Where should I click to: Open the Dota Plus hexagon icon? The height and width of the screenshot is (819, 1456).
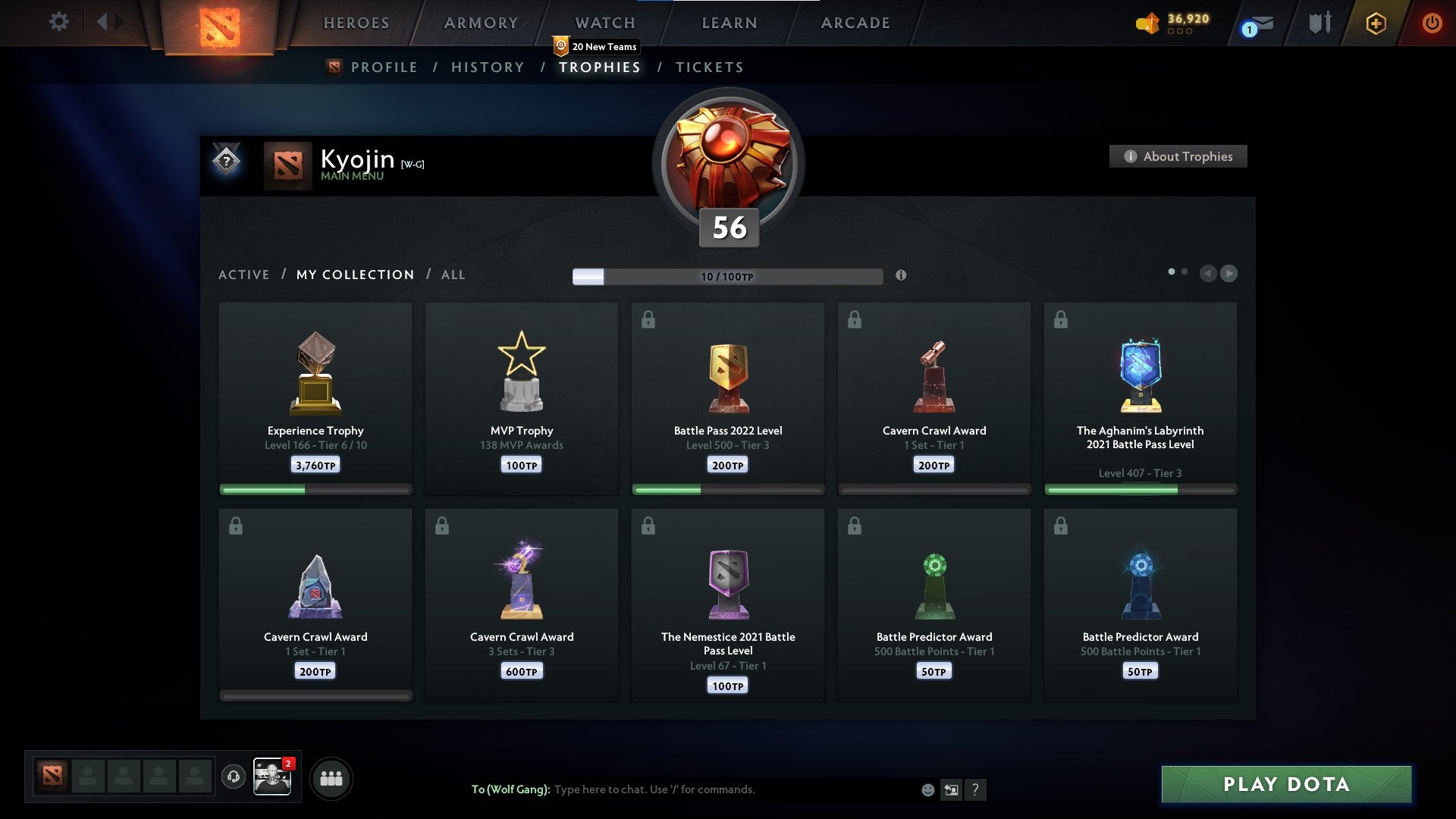[x=1376, y=23]
